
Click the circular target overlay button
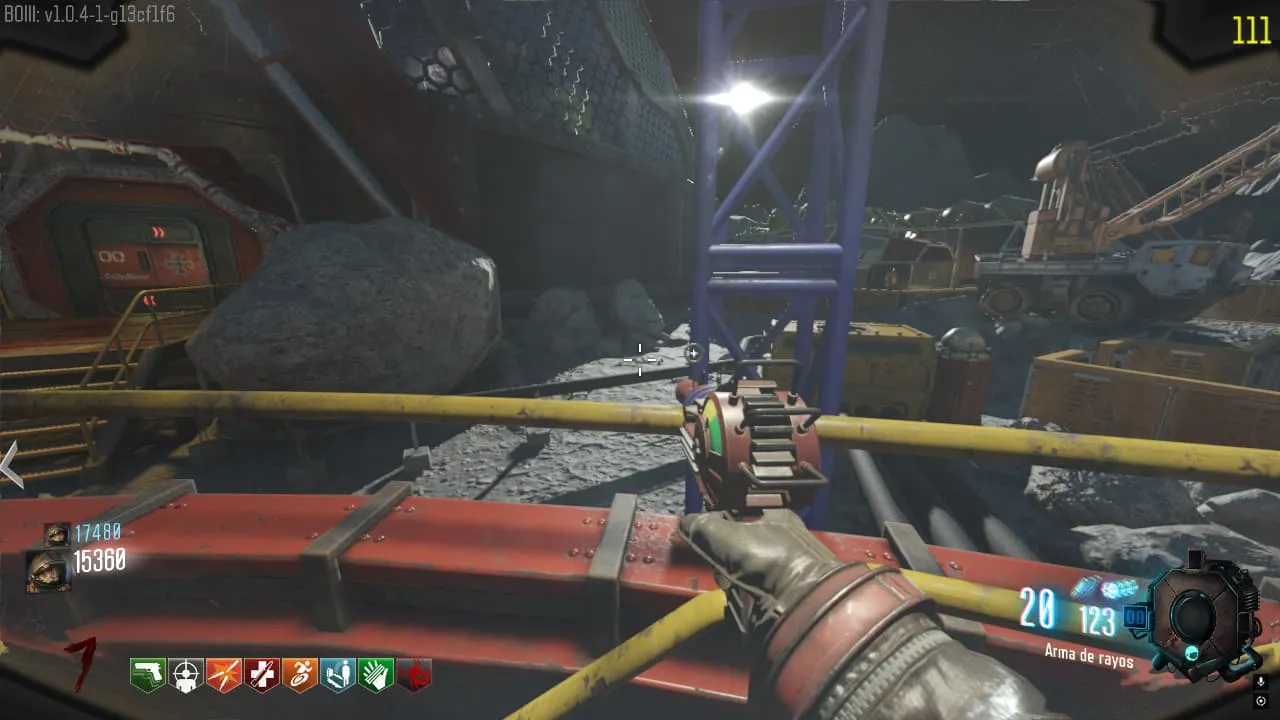tap(1260, 701)
